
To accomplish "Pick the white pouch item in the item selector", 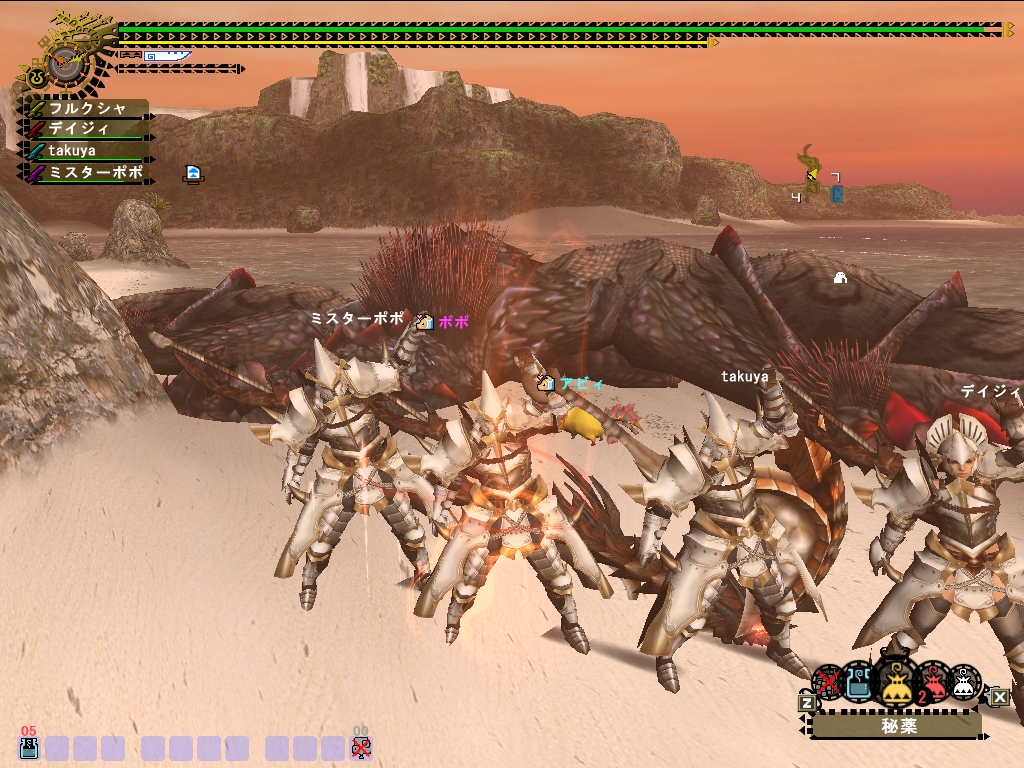I will click(964, 681).
